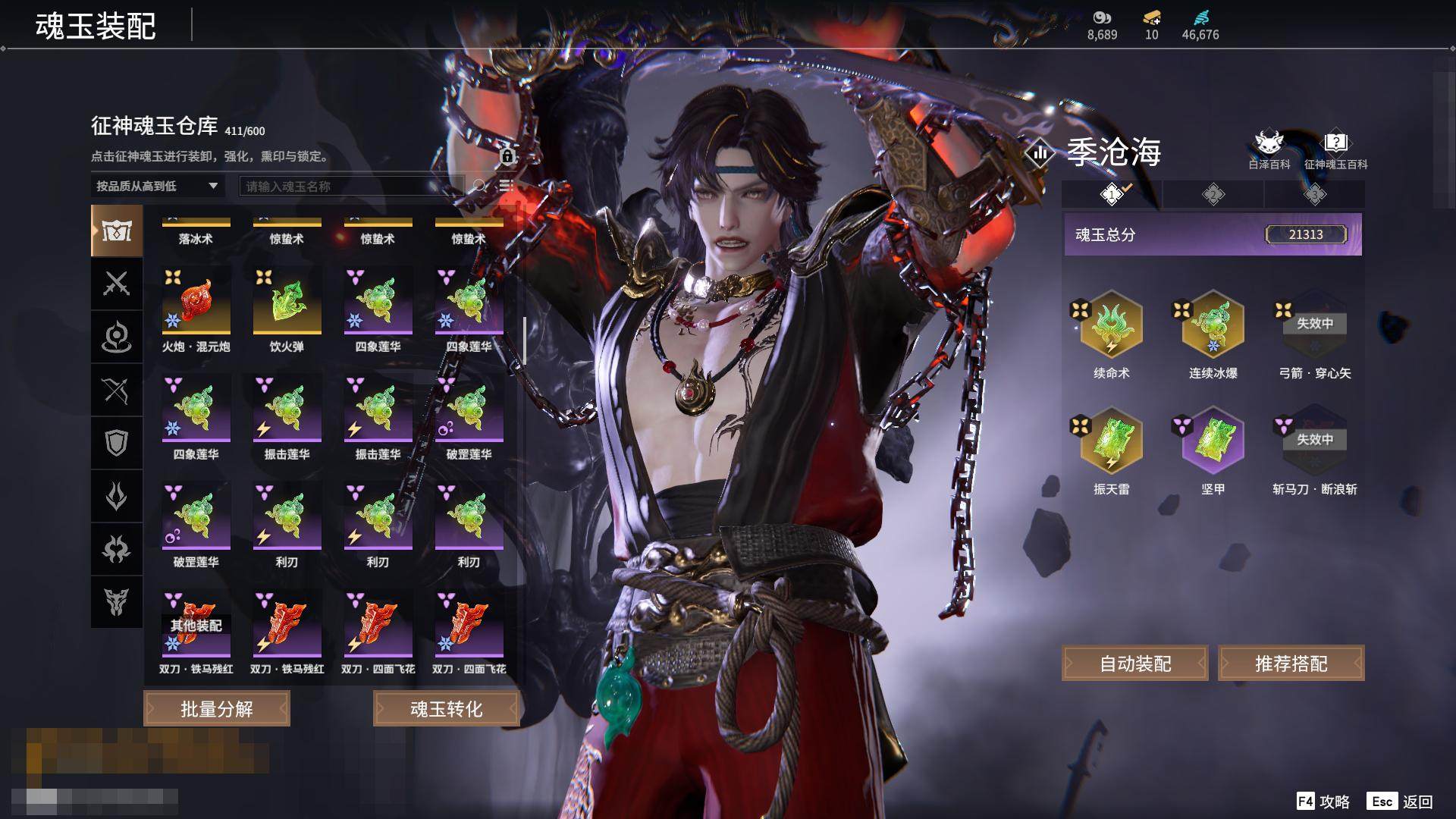Switch to loadout preset 3
The height and width of the screenshot is (819, 1456).
(1314, 195)
